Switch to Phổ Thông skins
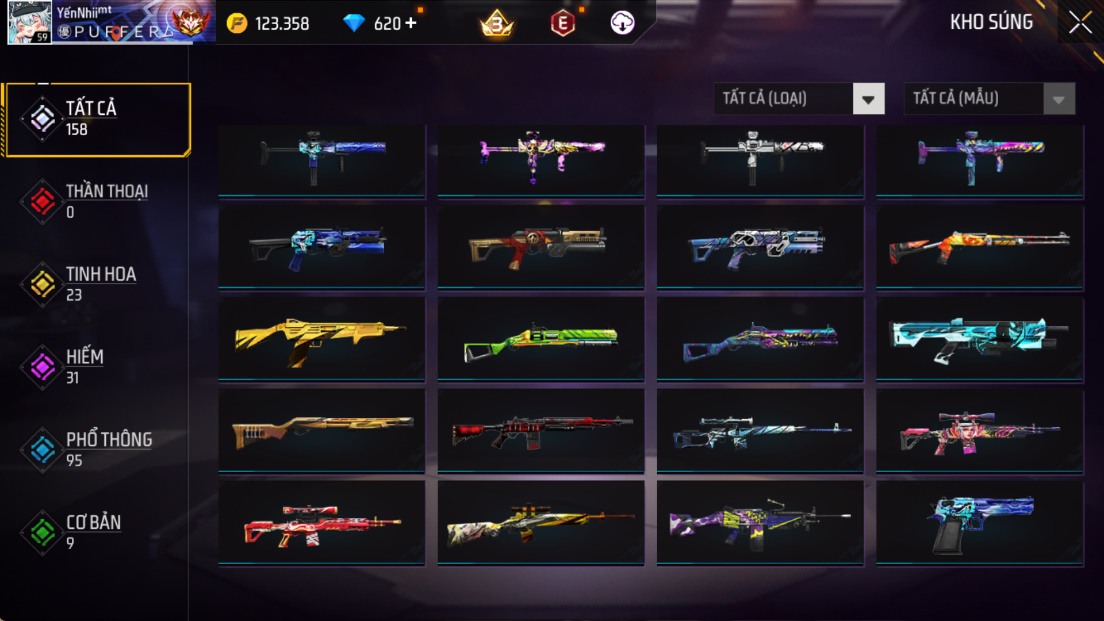 coord(96,450)
